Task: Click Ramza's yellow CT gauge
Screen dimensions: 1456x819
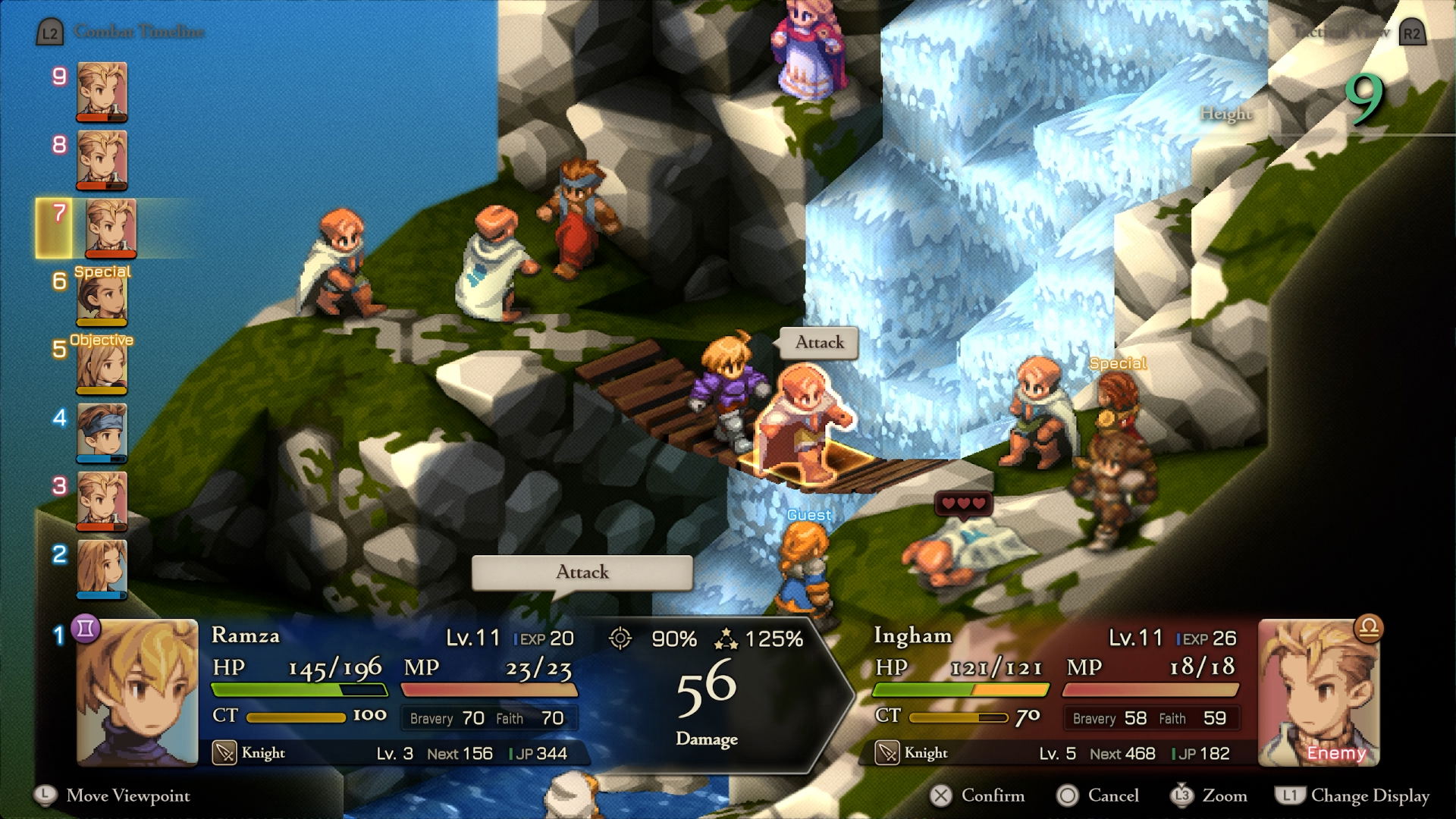Action: (x=296, y=716)
